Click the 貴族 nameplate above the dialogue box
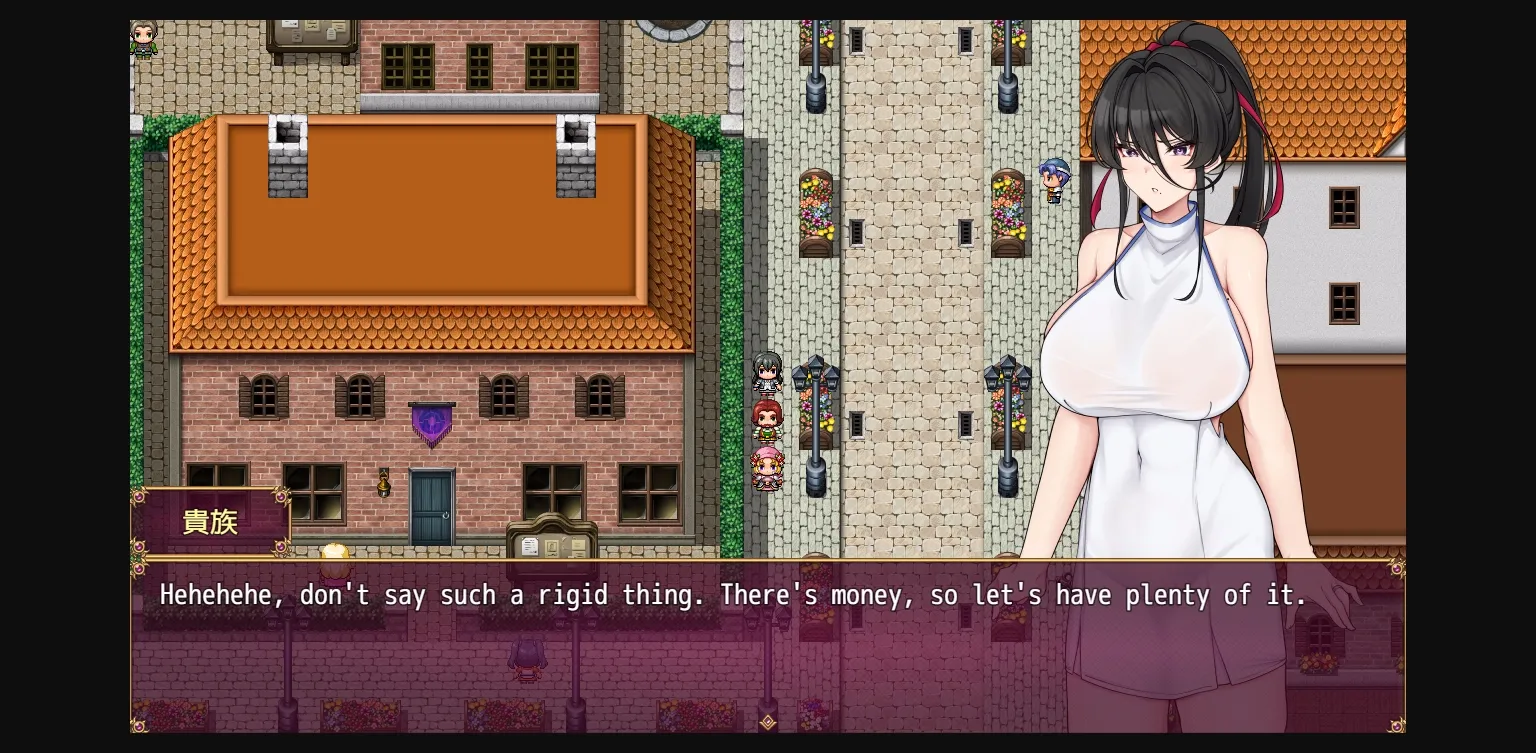 pyautogui.click(x=210, y=521)
